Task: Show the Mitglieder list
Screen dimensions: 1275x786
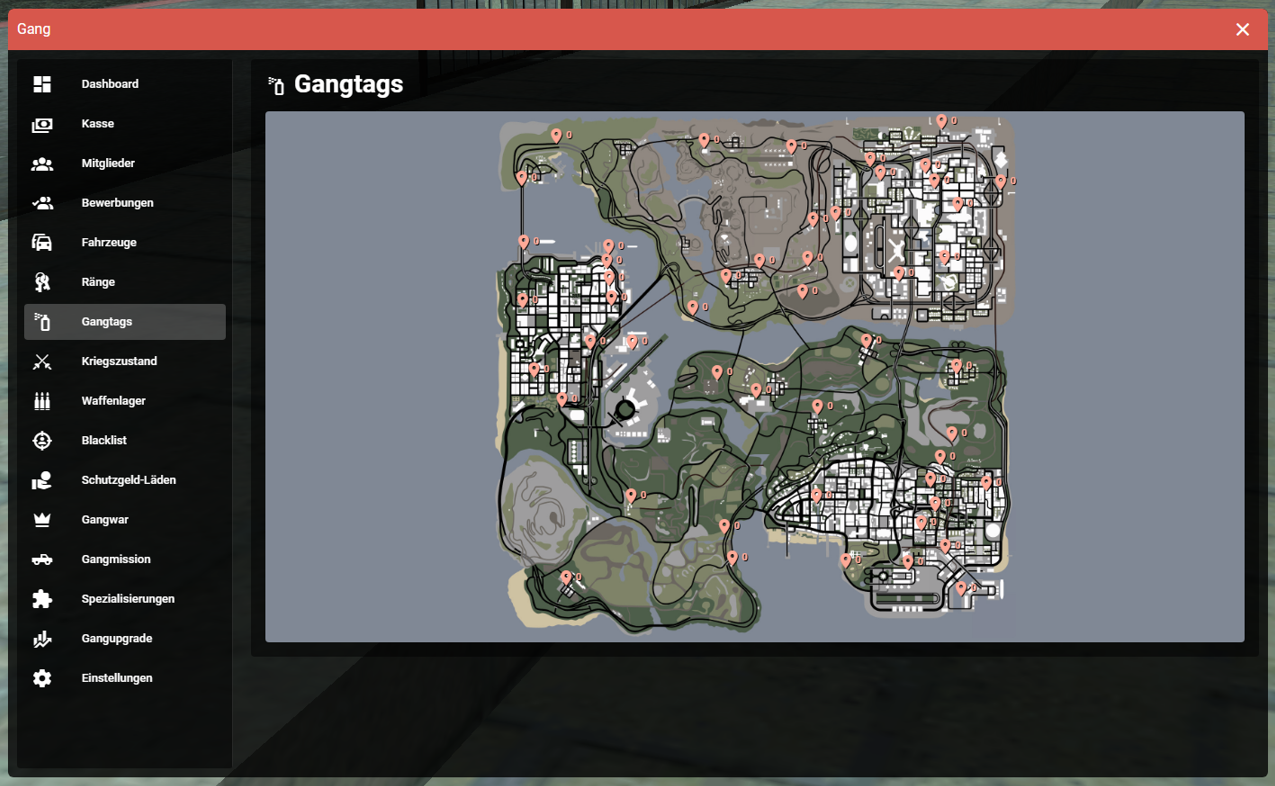Action: [108, 163]
